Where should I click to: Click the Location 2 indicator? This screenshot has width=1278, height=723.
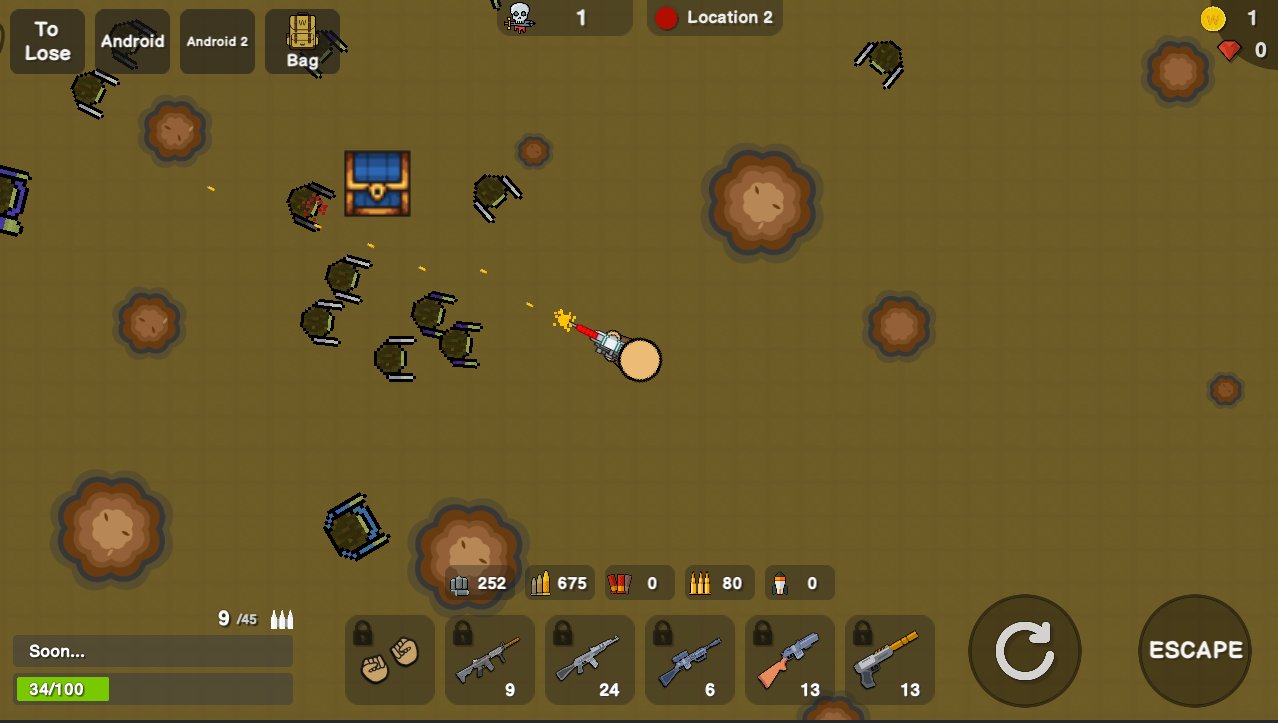pos(715,17)
